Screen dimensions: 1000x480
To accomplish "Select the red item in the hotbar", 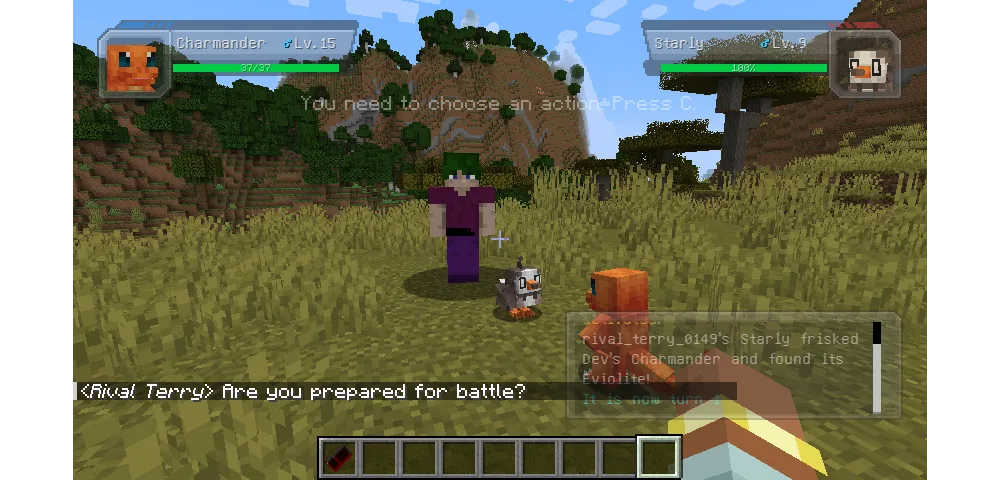I will (339, 458).
